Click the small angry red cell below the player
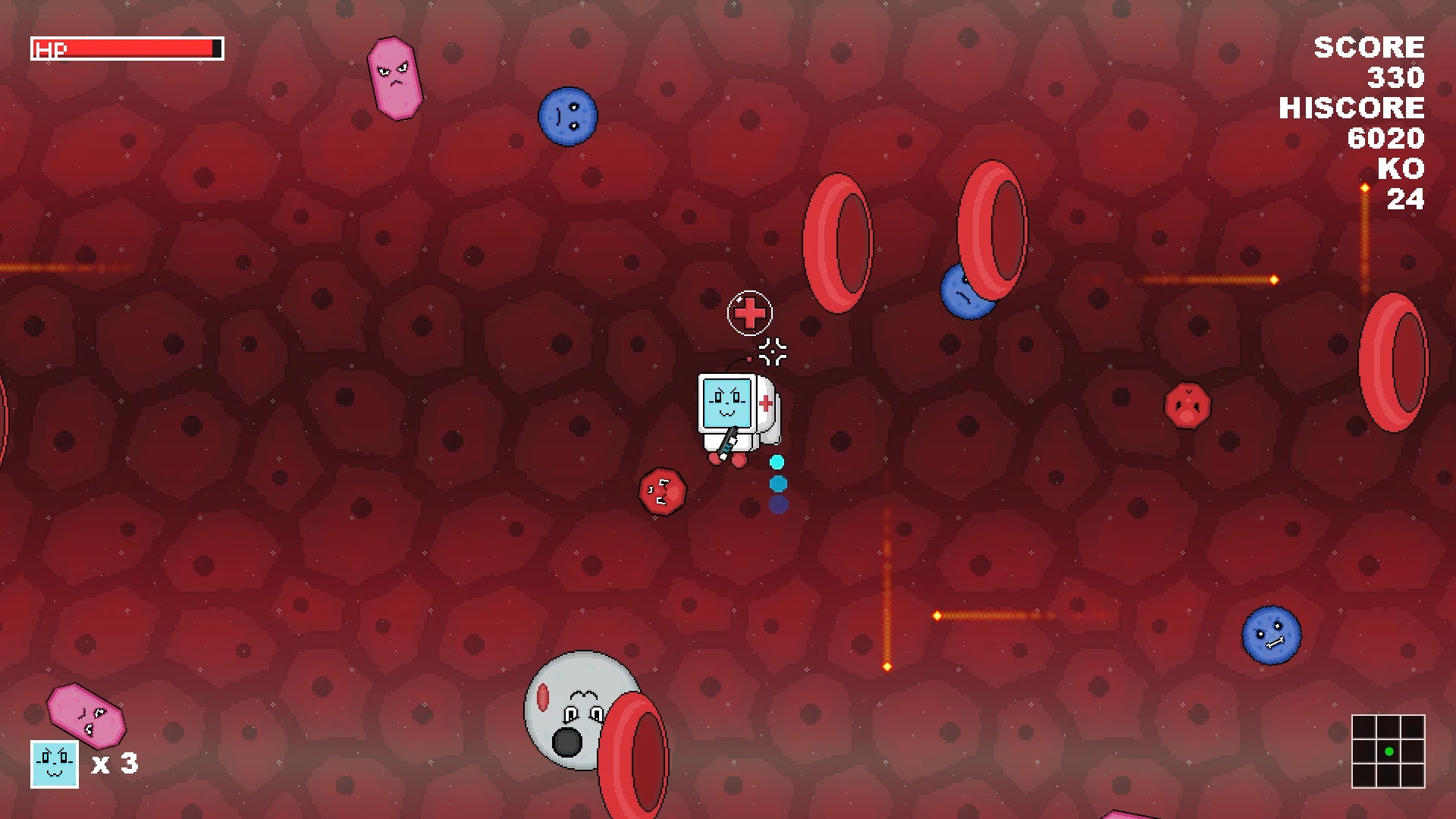The width and height of the screenshot is (1456, 819). pyautogui.click(x=662, y=491)
